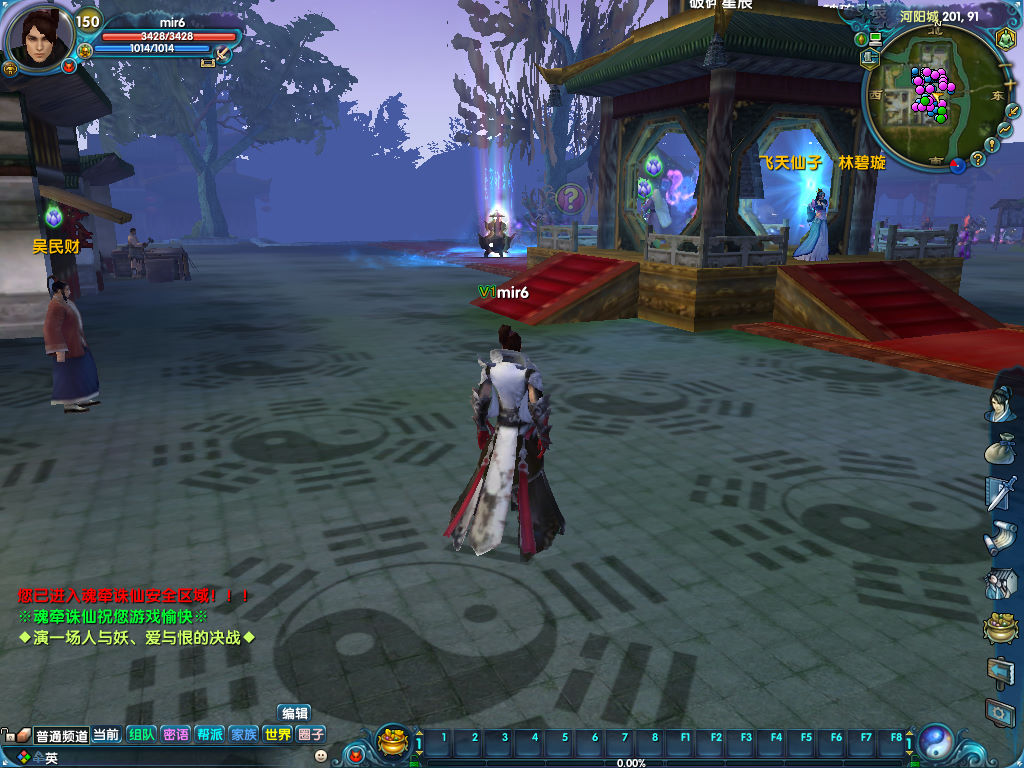Open the system settings gear monitor icon
Screen dimensions: 1024x768
(1000, 712)
